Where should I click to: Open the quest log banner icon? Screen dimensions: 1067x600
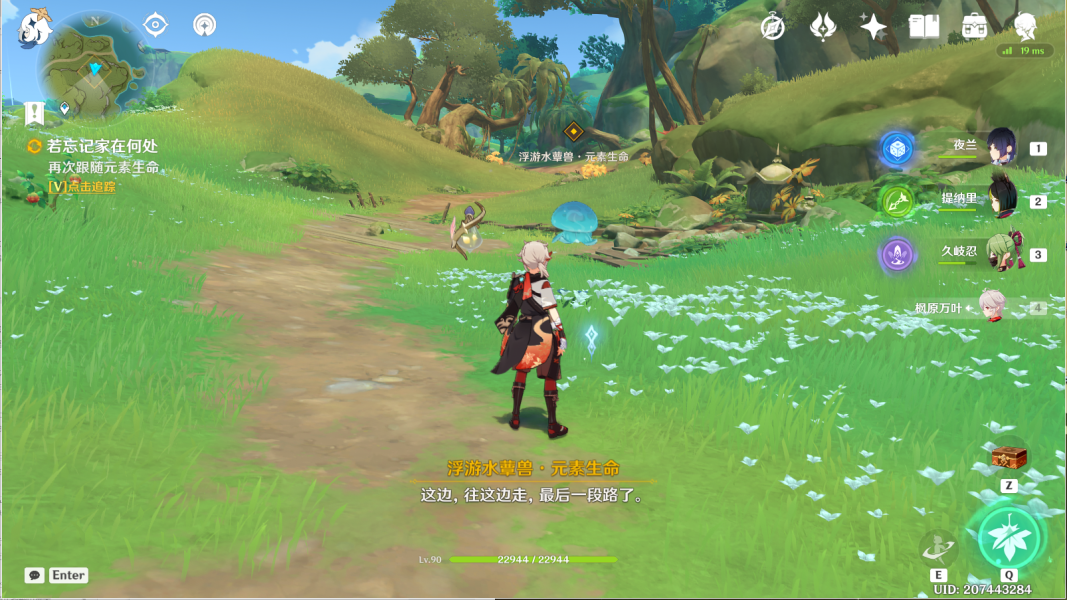pos(35,113)
